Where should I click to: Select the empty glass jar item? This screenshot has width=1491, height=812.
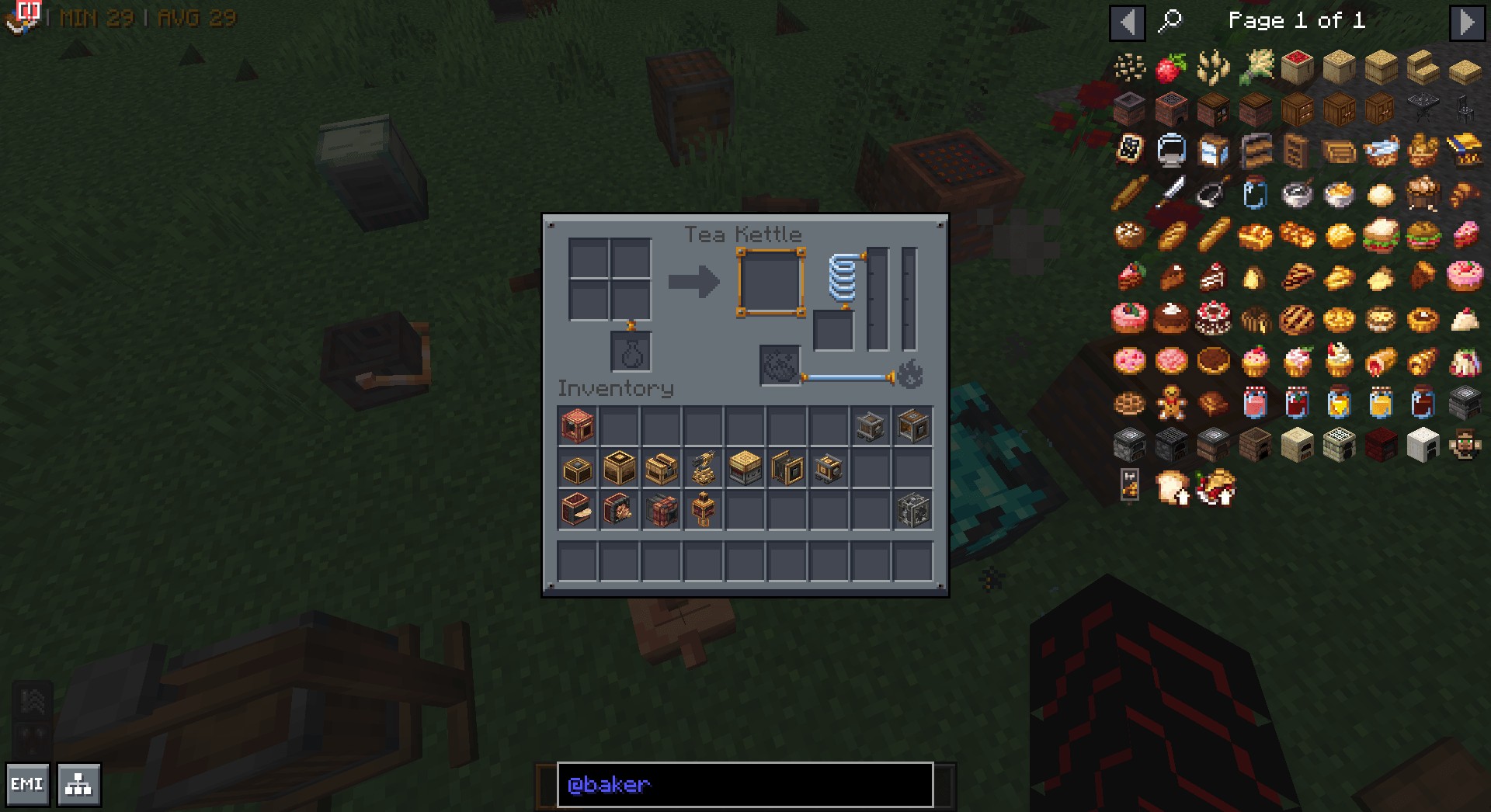point(1254,193)
